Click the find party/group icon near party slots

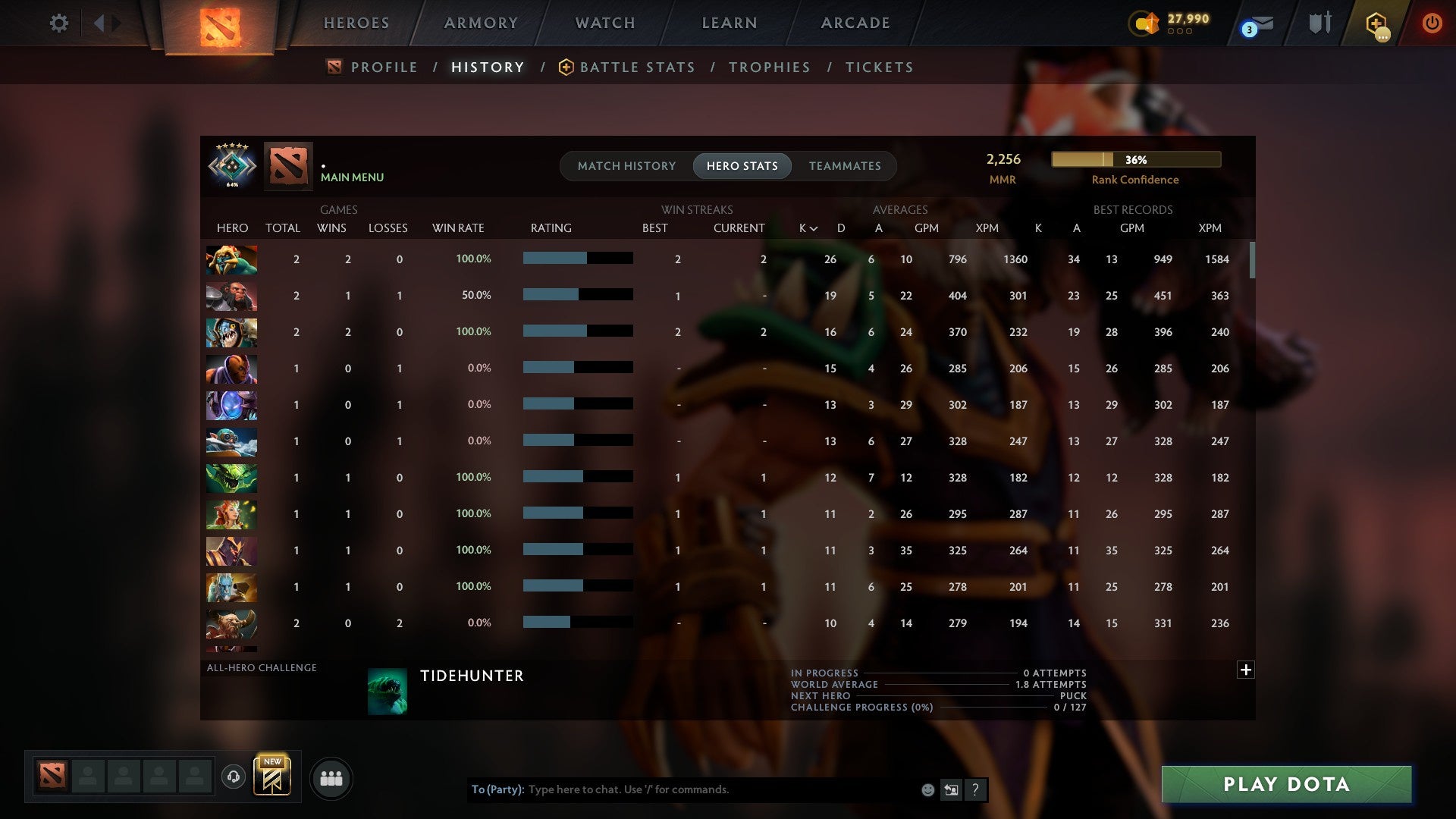[x=331, y=778]
